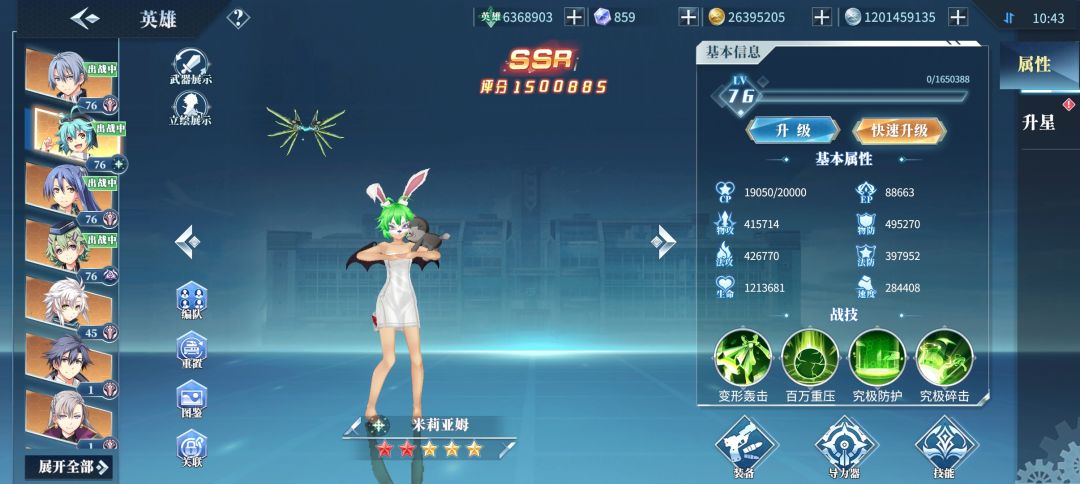Switch to the 升星 star-up tab
Screen dimensions: 1080x484
click(1038, 123)
